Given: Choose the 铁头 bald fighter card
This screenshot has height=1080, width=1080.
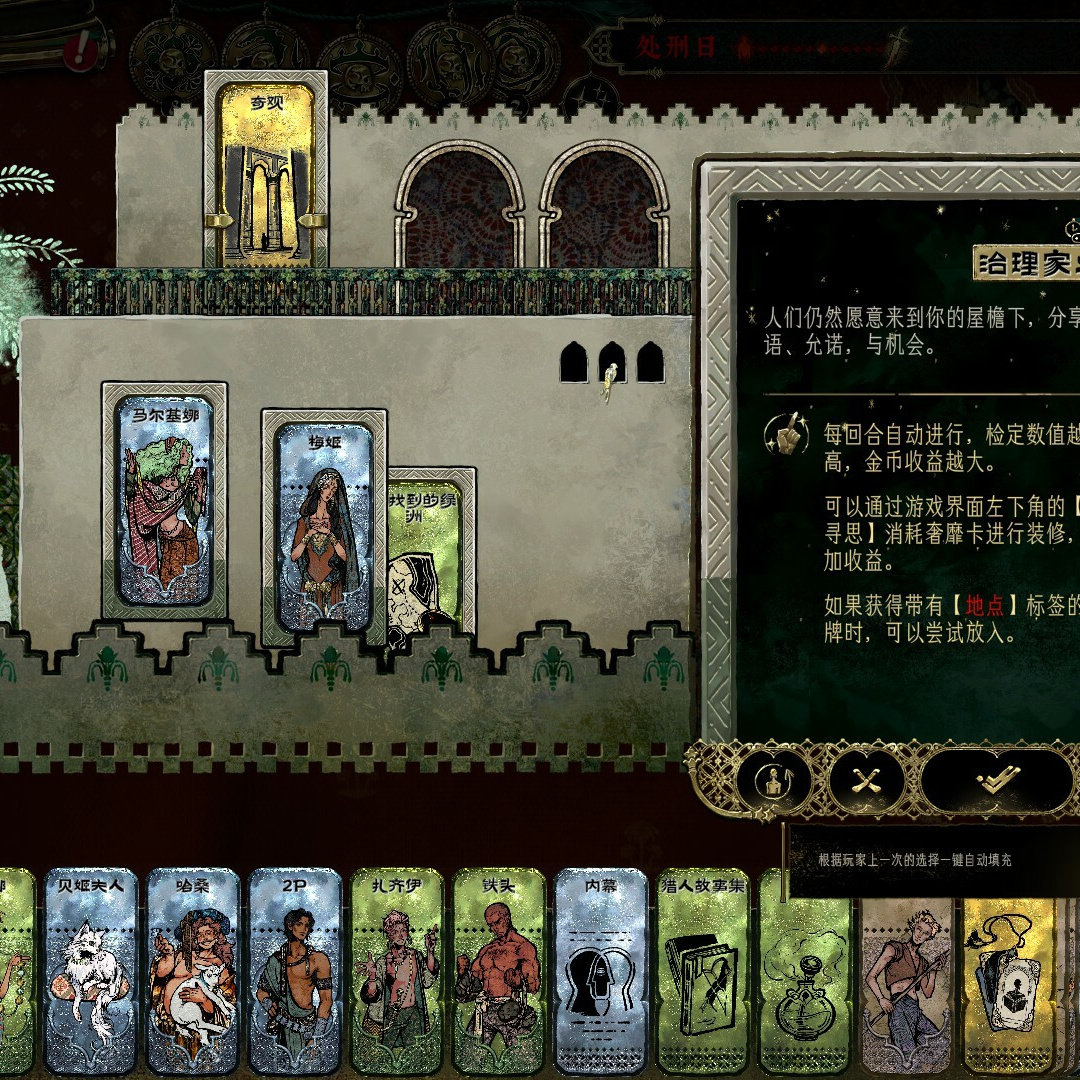Looking at the screenshot, I should click(x=499, y=969).
